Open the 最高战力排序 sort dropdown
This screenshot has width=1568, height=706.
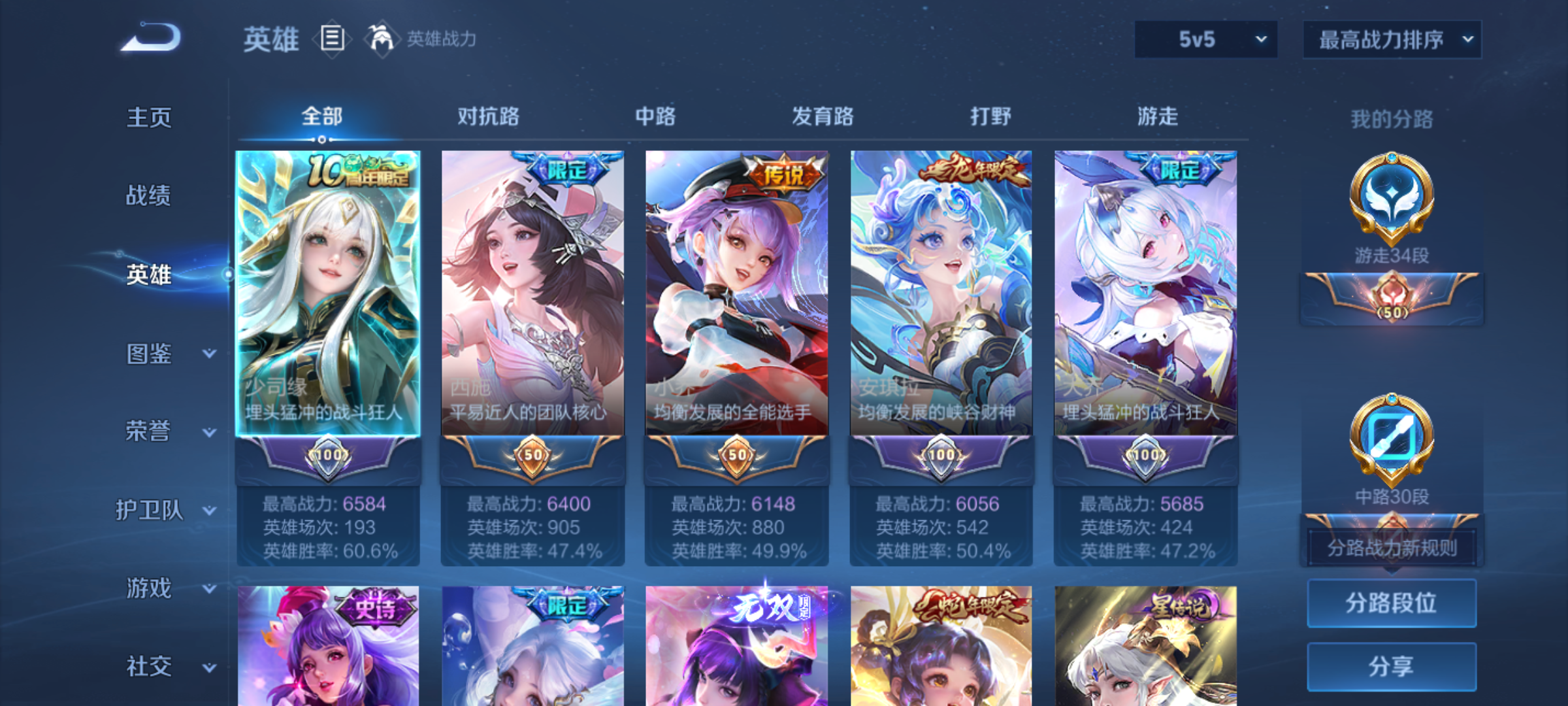1392,39
